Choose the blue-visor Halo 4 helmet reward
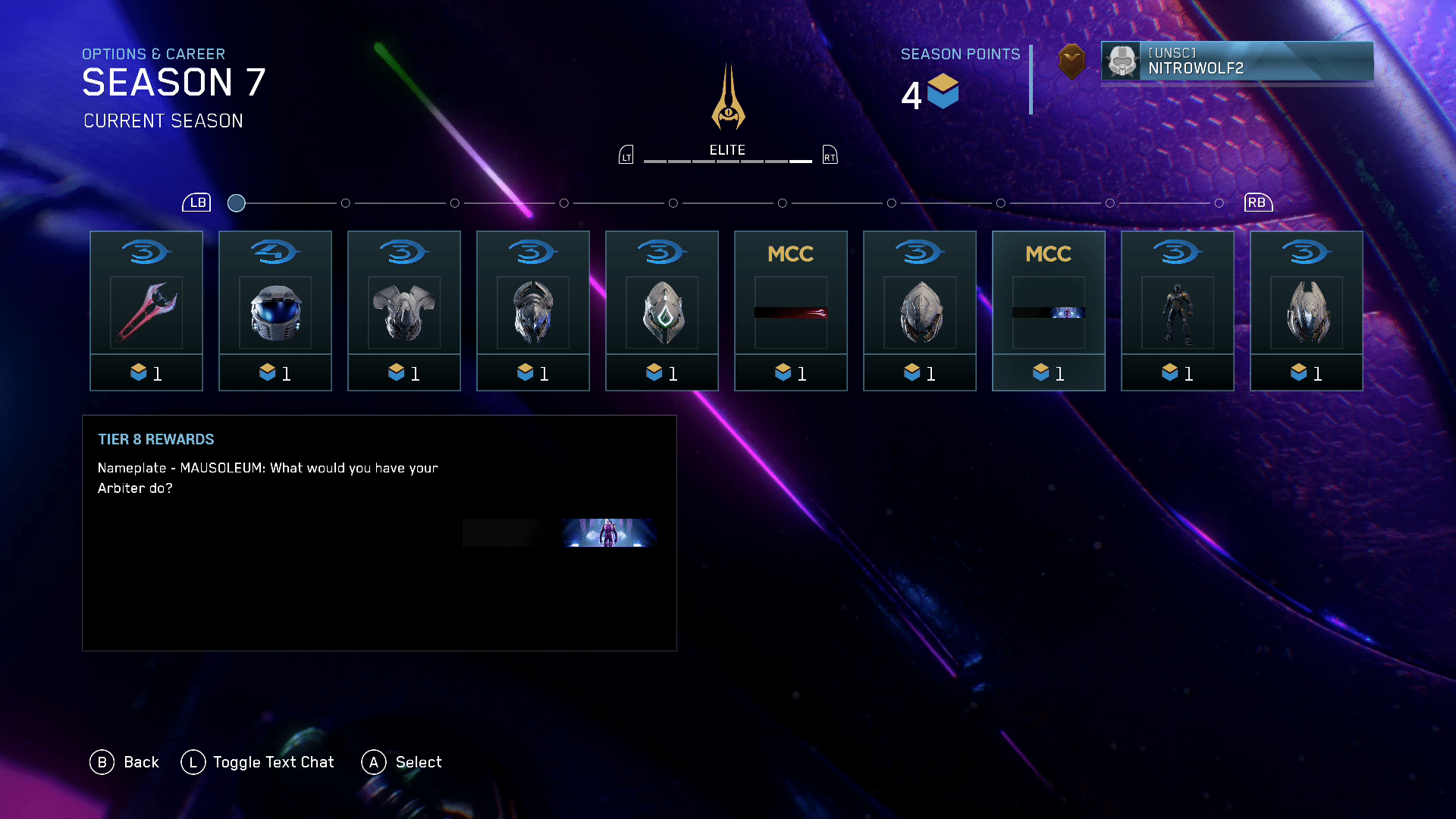1456x819 pixels. pos(275,311)
